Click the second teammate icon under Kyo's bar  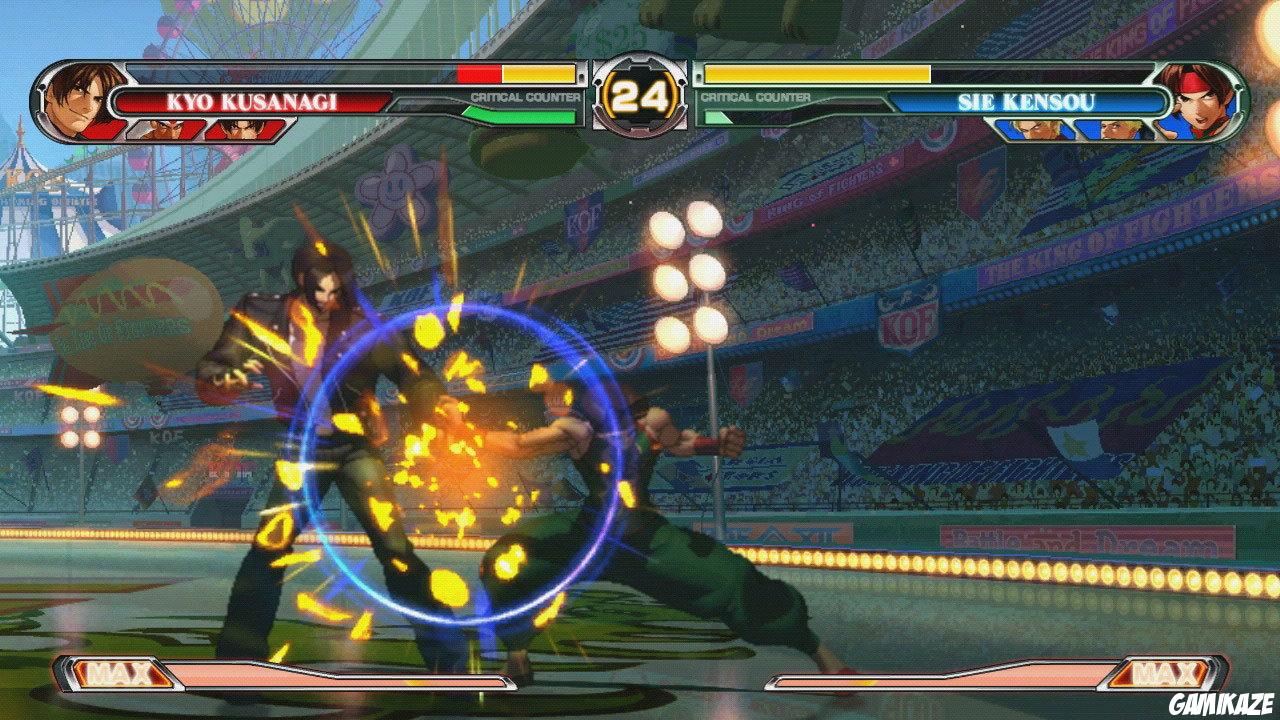pyautogui.click(x=243, y=128)
